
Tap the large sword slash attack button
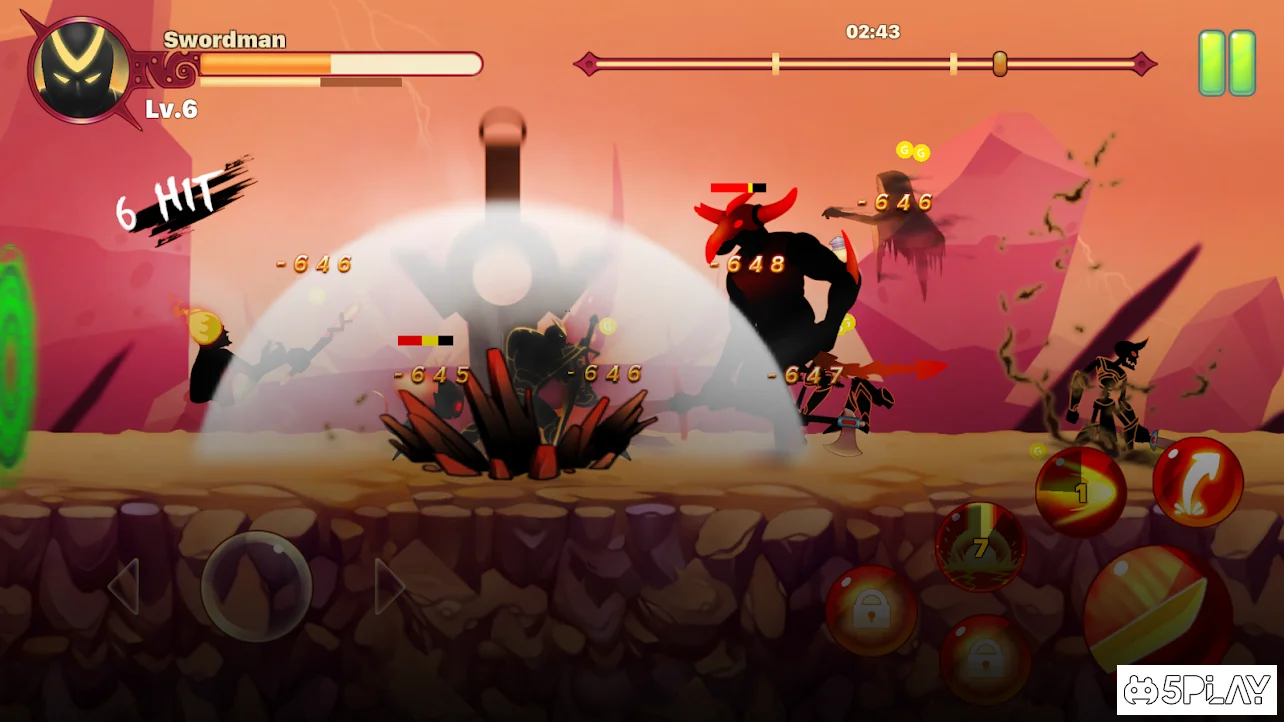click(x=1155, y=608)
